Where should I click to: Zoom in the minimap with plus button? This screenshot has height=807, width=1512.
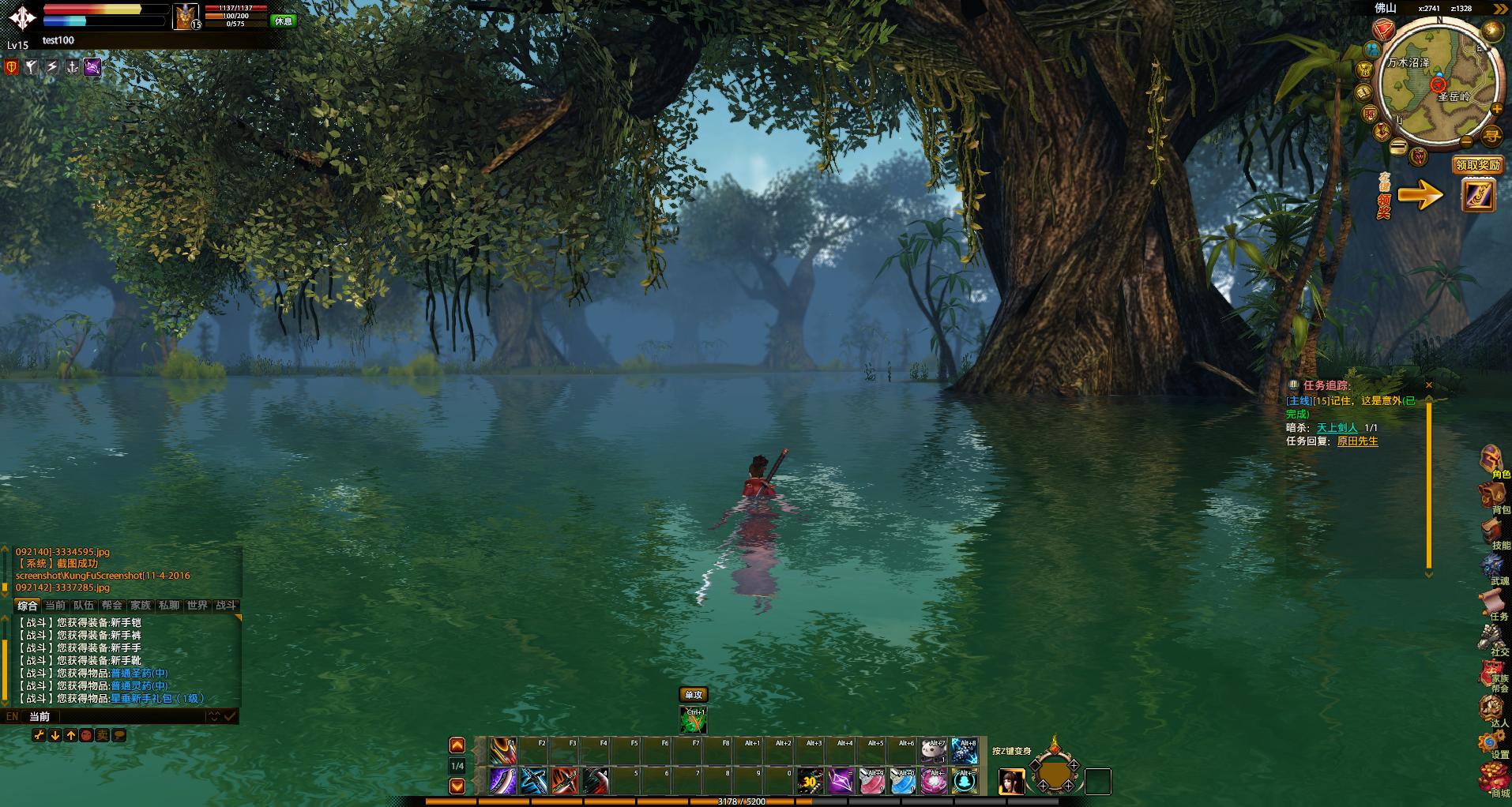click(x=1496, y=109)
